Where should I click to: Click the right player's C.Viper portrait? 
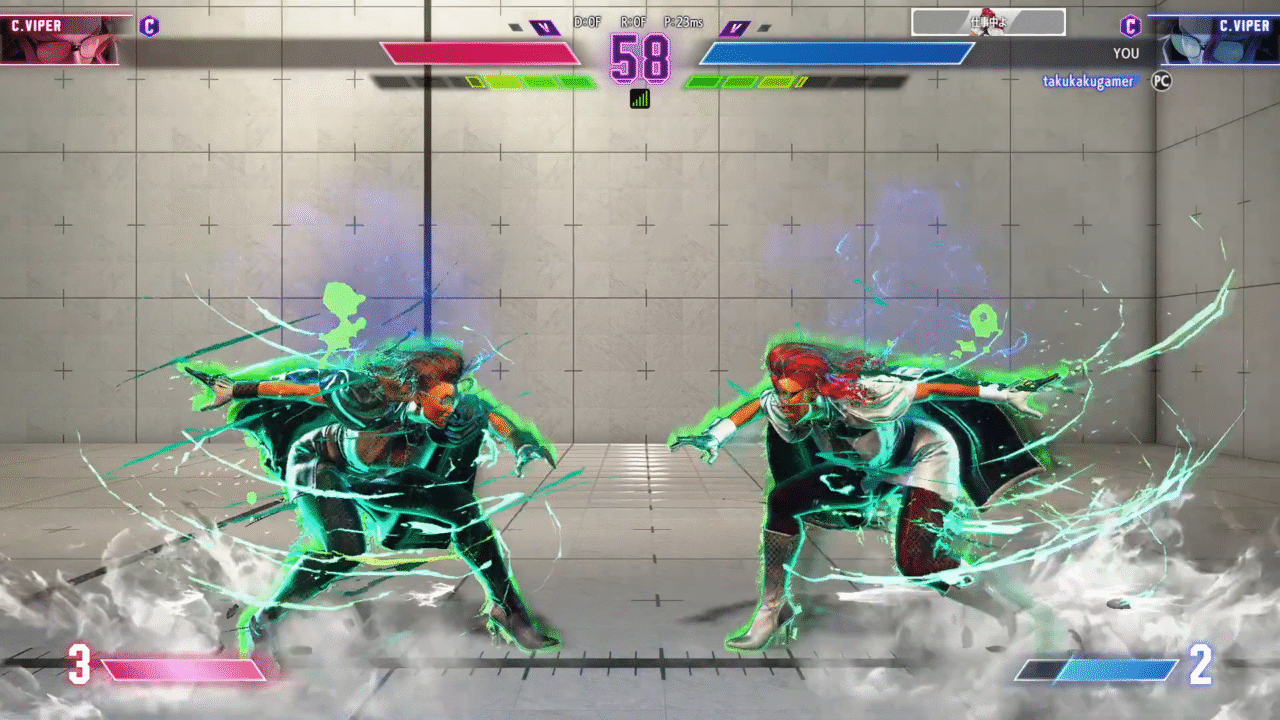(1217, 41)
